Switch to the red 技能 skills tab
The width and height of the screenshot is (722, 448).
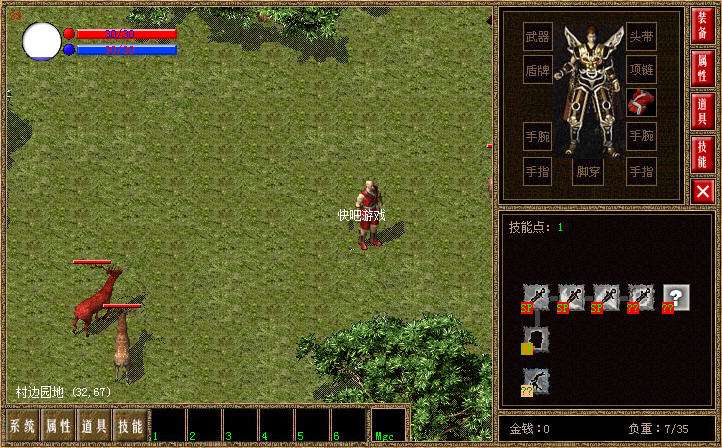(703, 152)
